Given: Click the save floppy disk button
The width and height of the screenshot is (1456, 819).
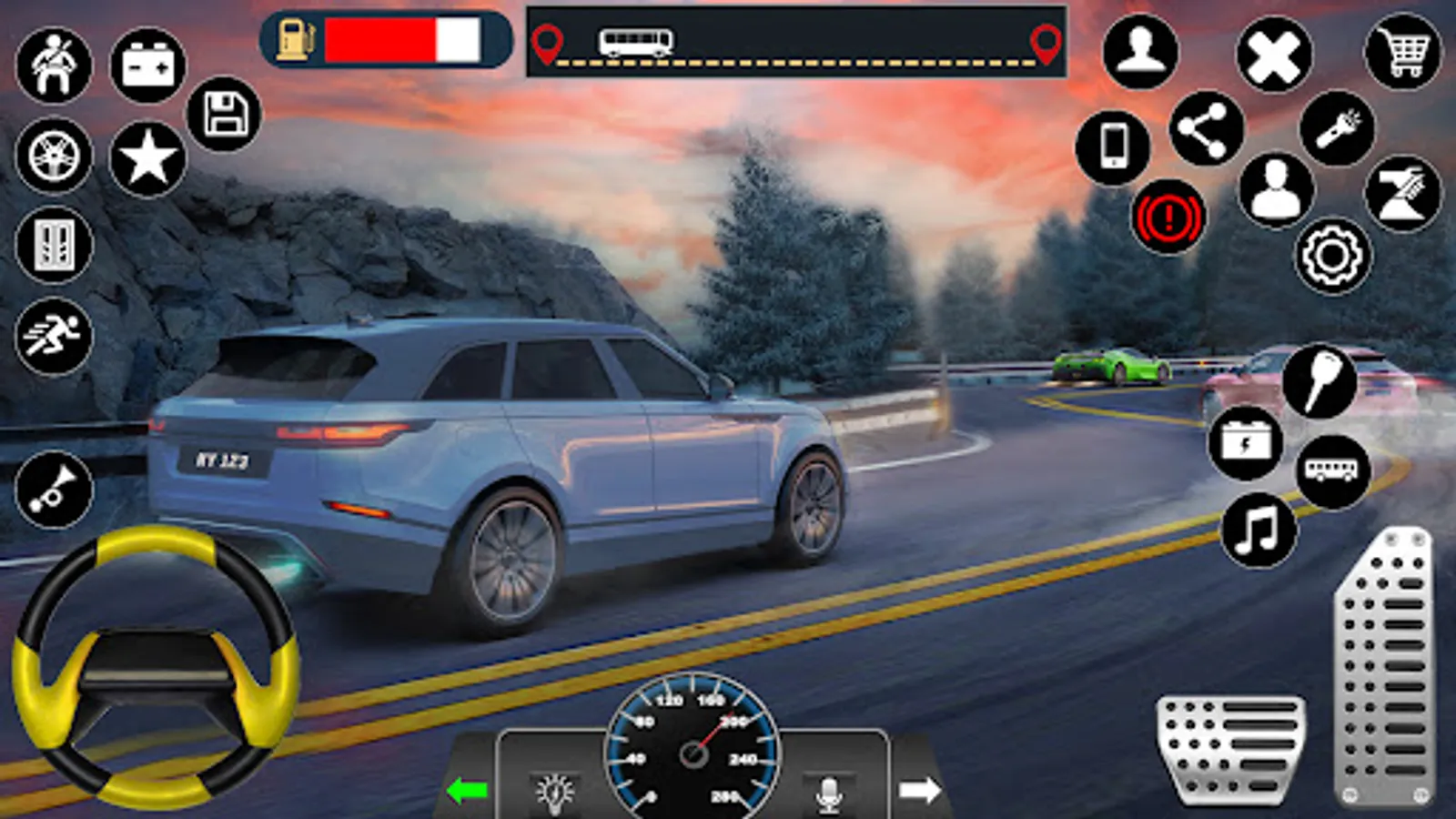Looking at the screenshot, I should coord(224,114).
